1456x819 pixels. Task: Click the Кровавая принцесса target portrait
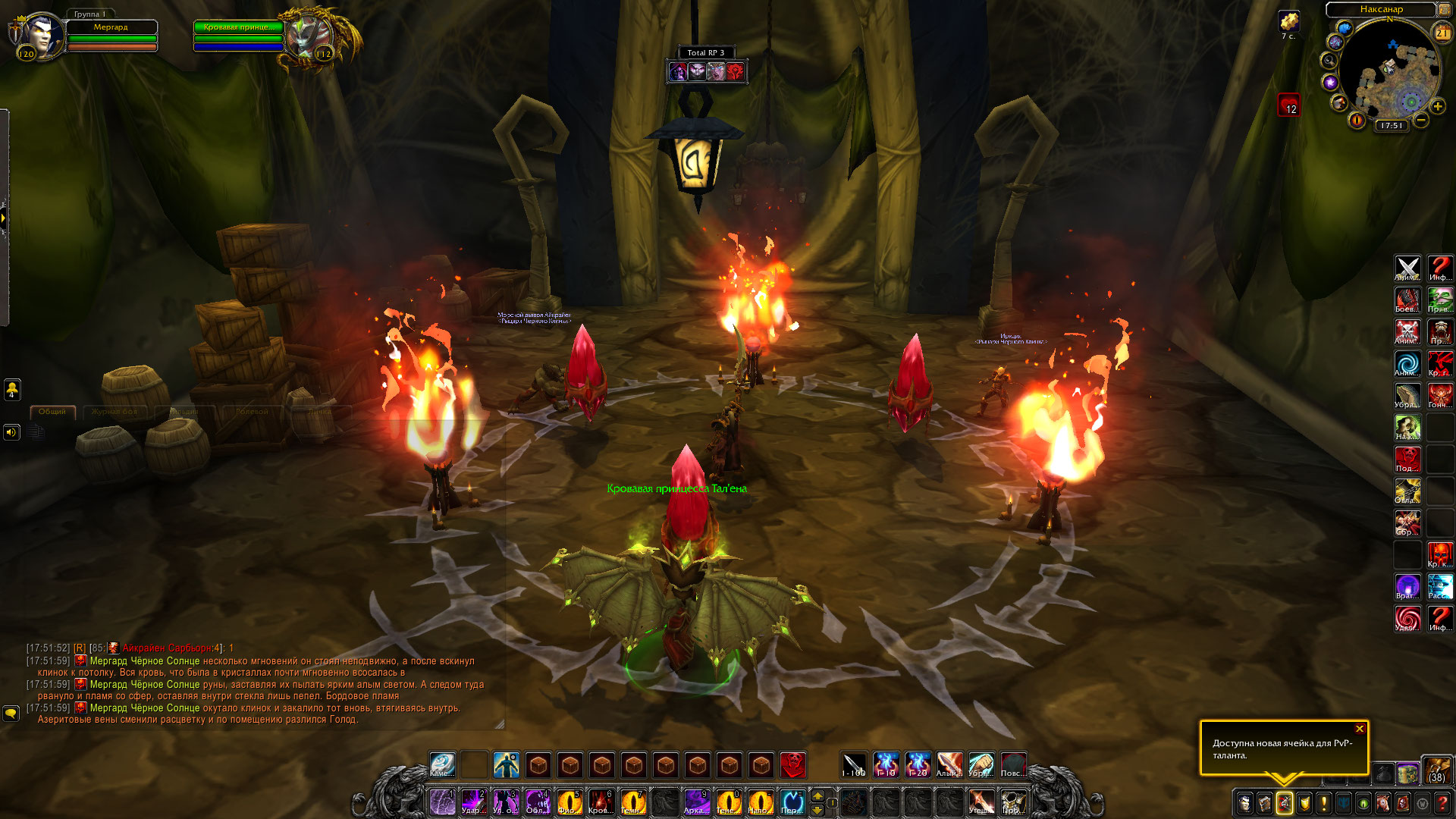(x=309, y=36)
